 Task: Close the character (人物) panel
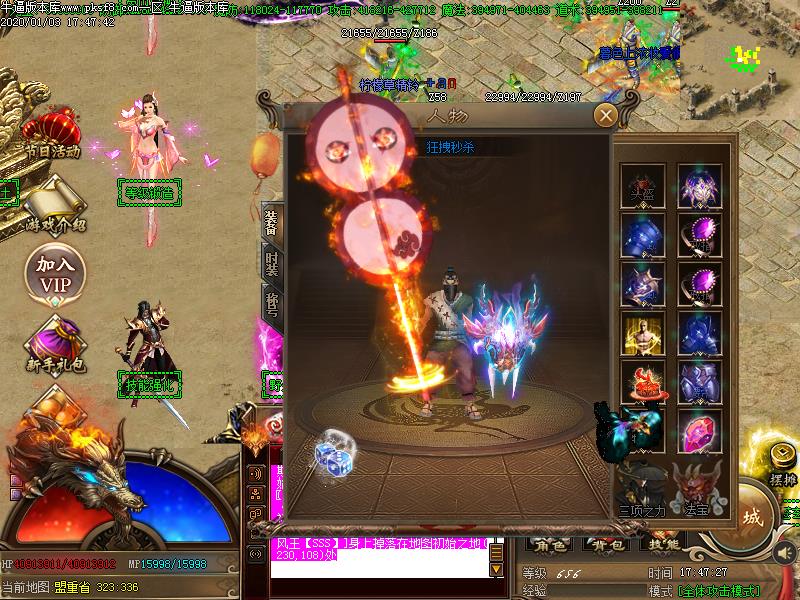click(604, 115)
